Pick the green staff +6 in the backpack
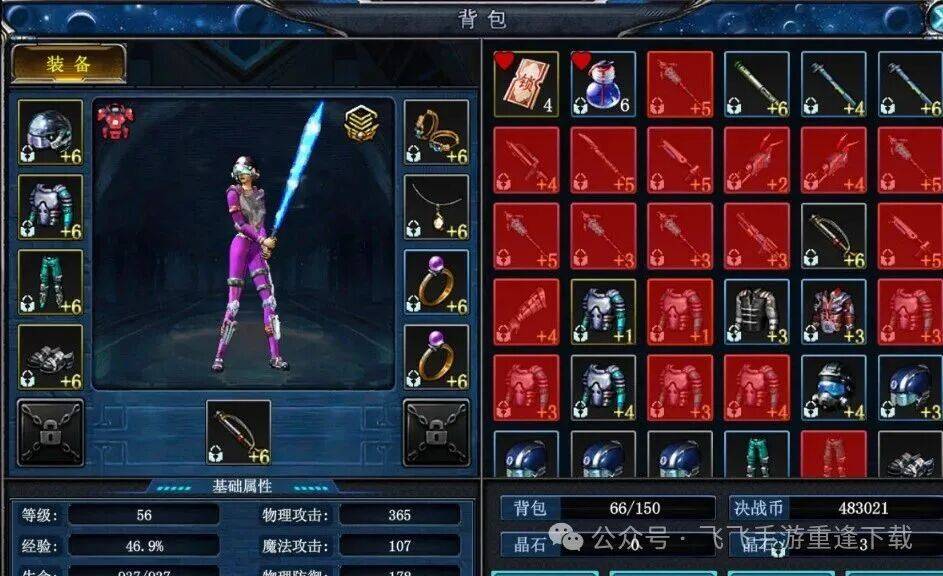This screenshot has height=576, width=943. coord(757,84)
